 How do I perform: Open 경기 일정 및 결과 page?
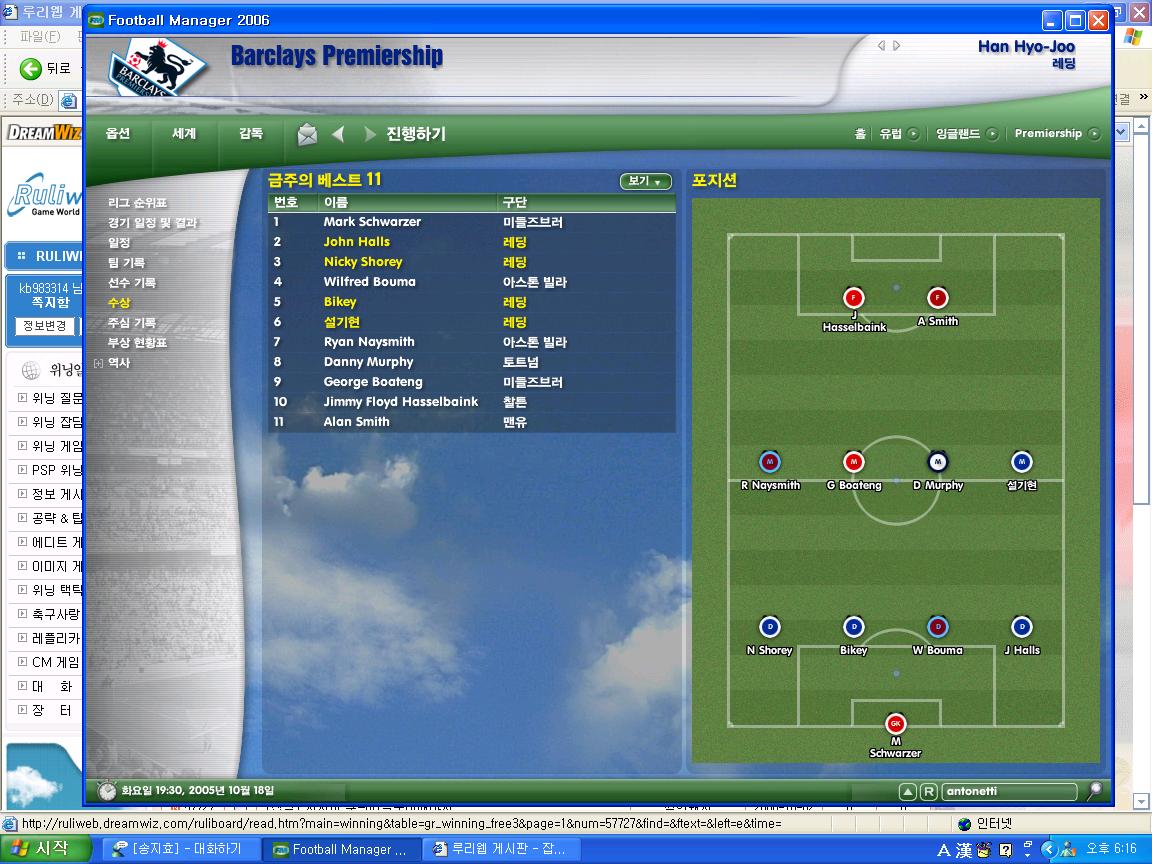[x=153, y=223]
